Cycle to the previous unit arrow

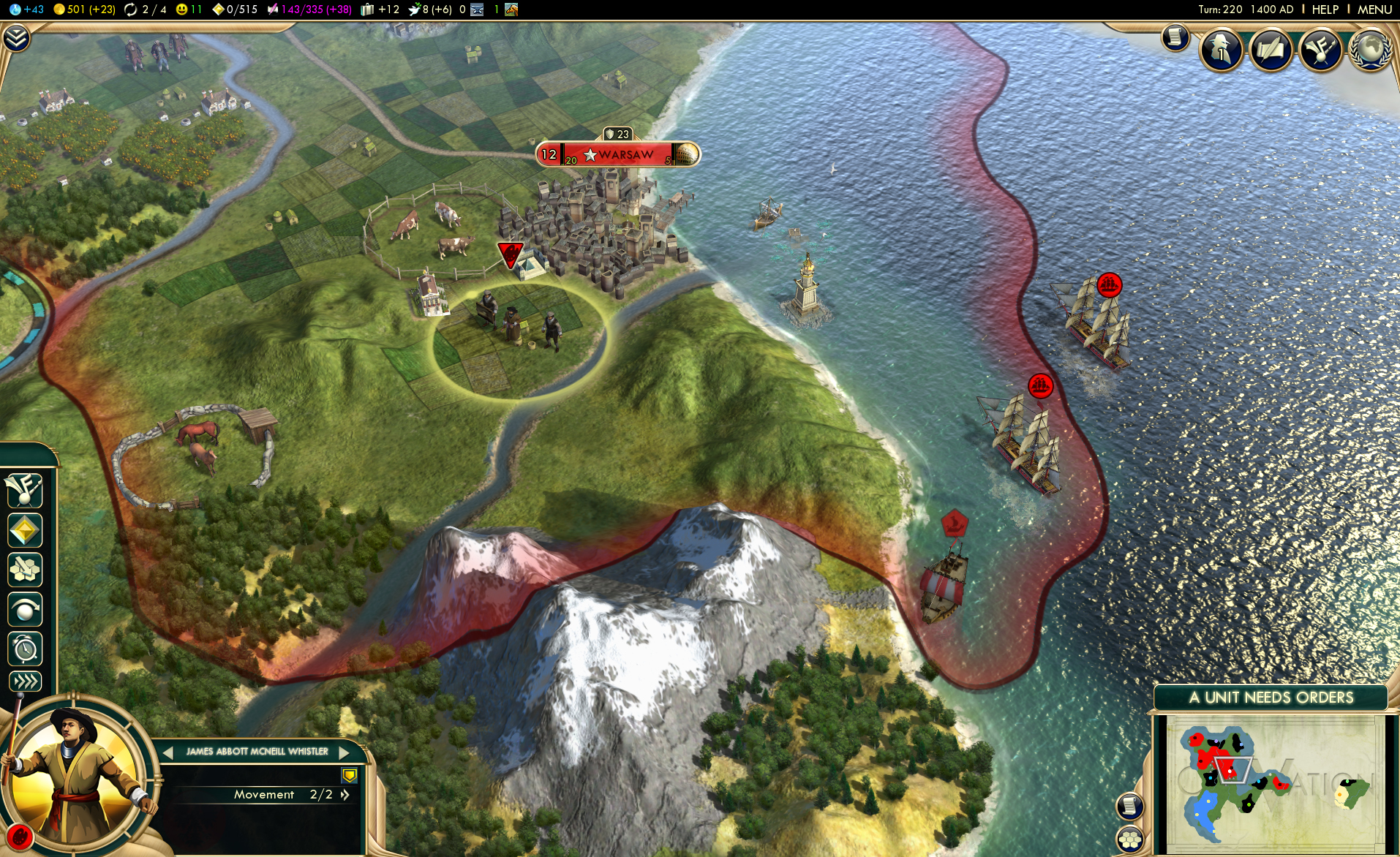pyautogui.click(x=168, y=752)
